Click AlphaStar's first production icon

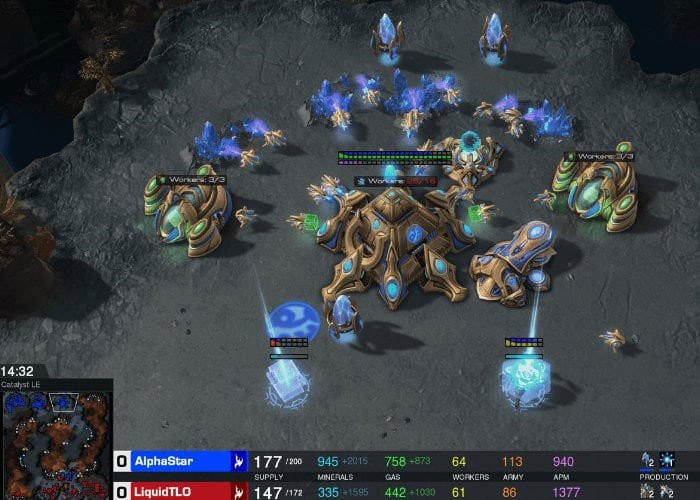(x=647, y=461)
